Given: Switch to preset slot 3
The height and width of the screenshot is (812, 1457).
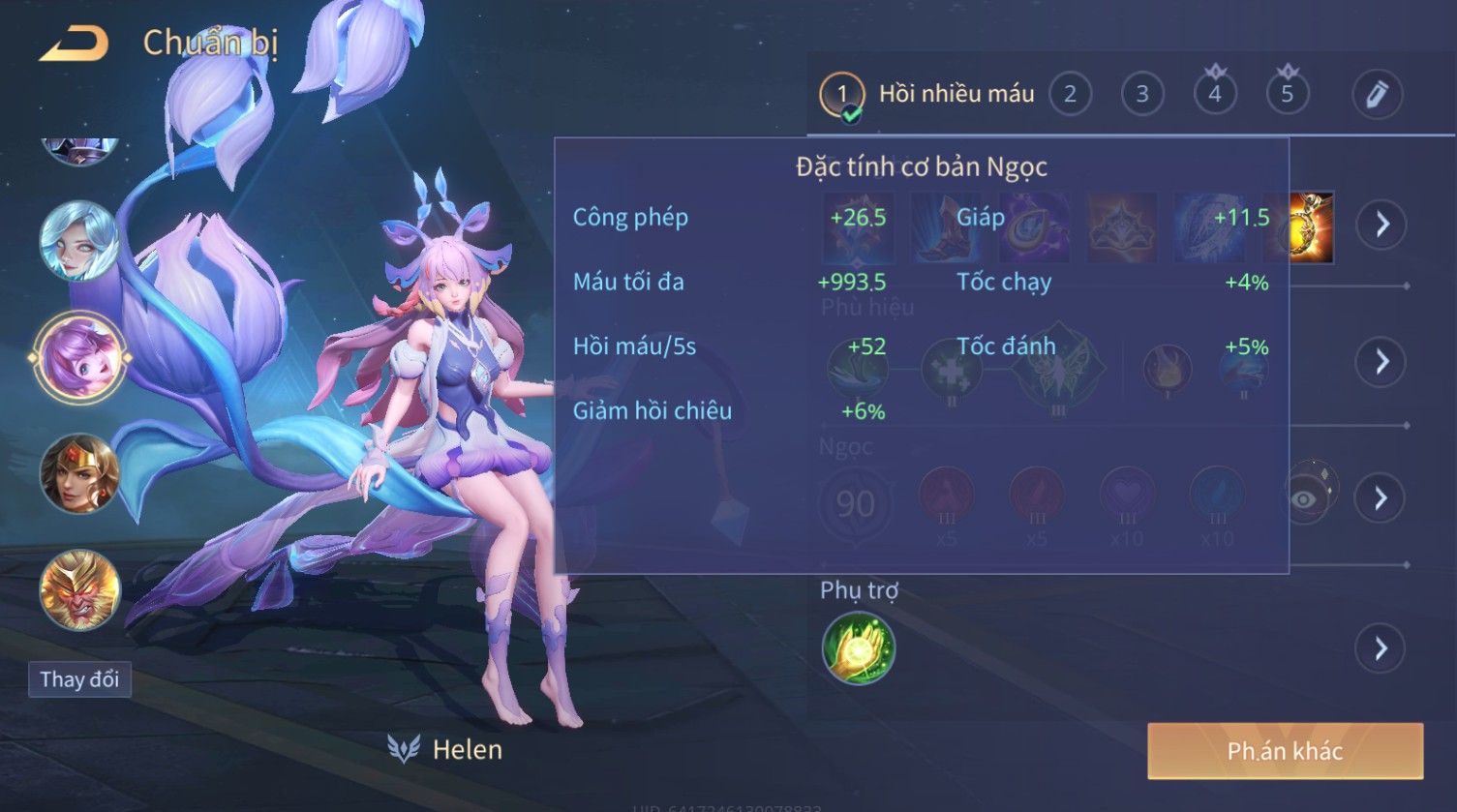Looking at the screenshot, I should pos(1142,94).
